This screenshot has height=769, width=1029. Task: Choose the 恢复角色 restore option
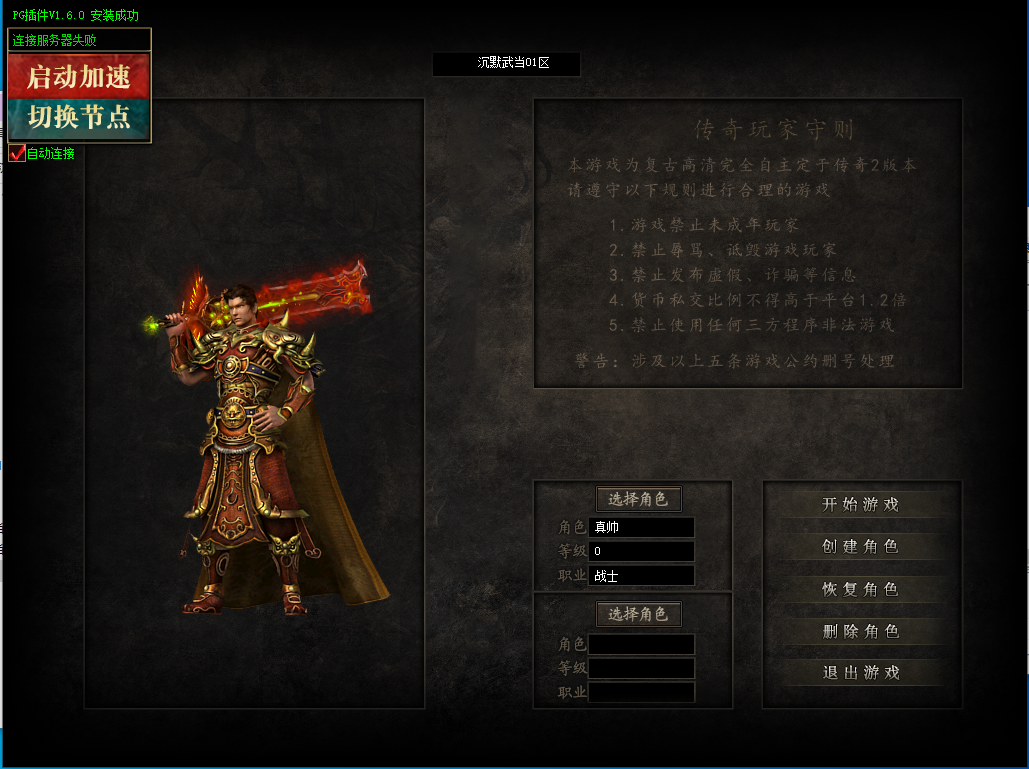[861, 589]
